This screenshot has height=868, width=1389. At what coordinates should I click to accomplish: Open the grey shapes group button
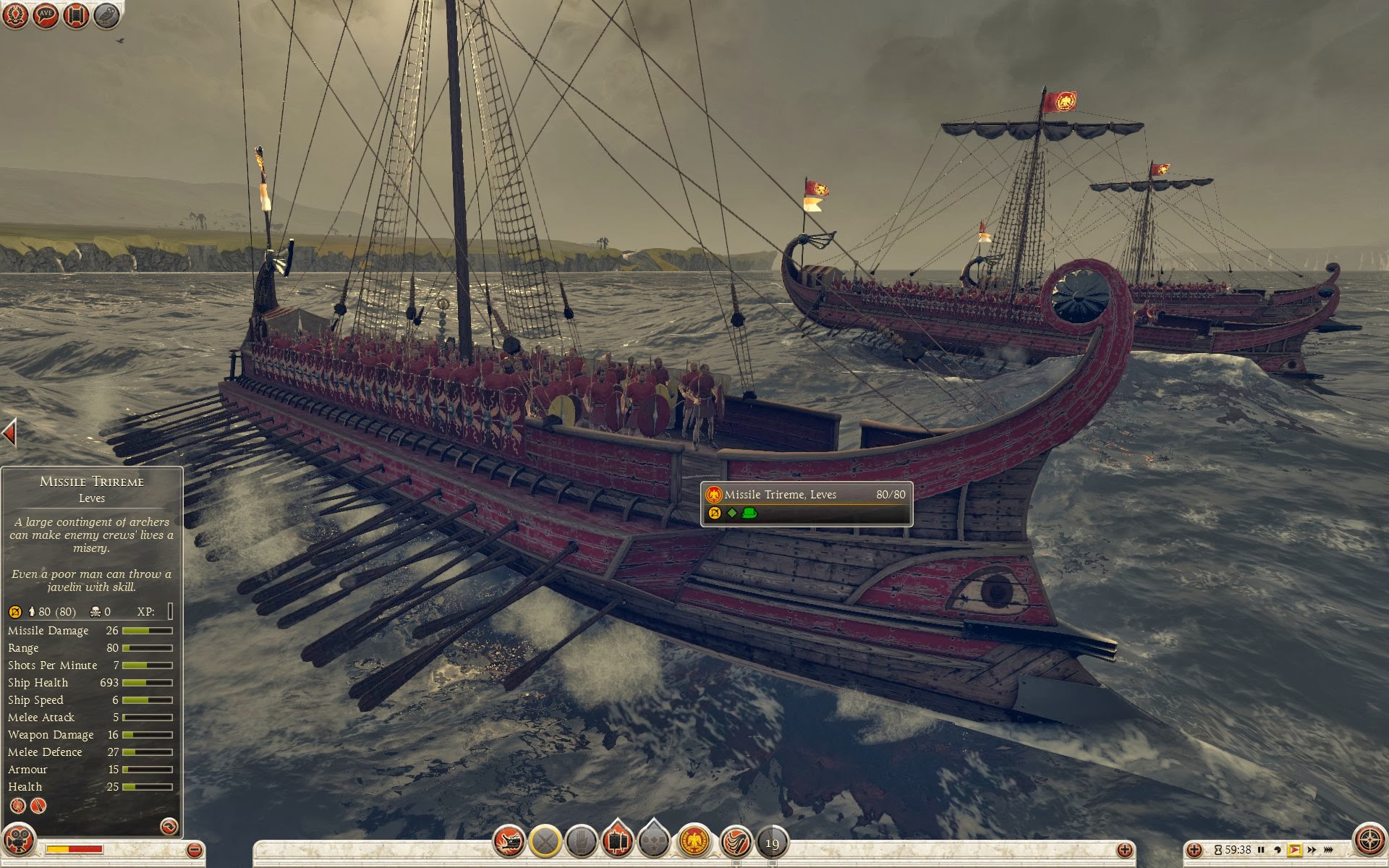click(654, 841)
